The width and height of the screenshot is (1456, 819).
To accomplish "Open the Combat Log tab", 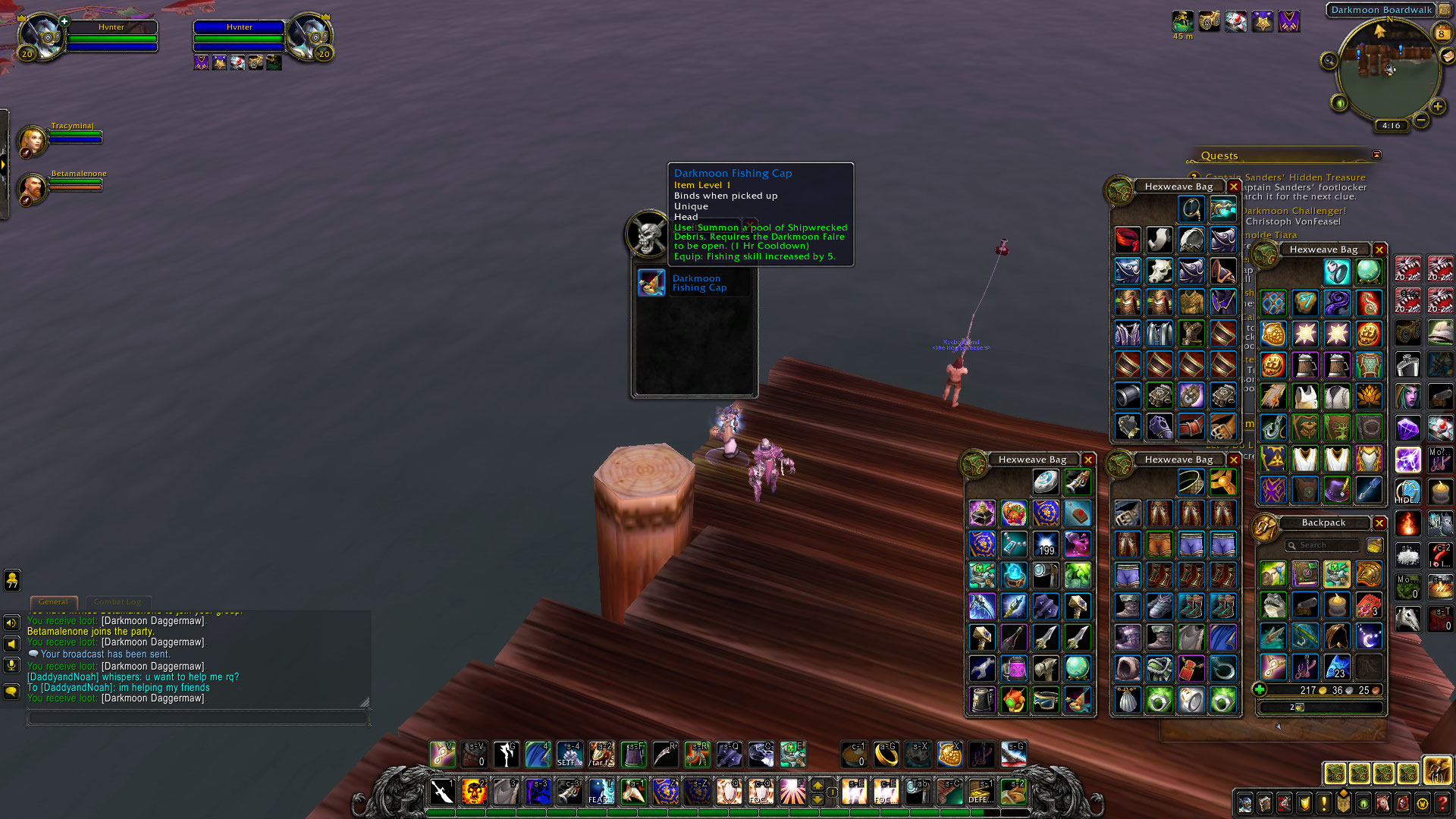I will pyautogui.click(x=118, y=602).
